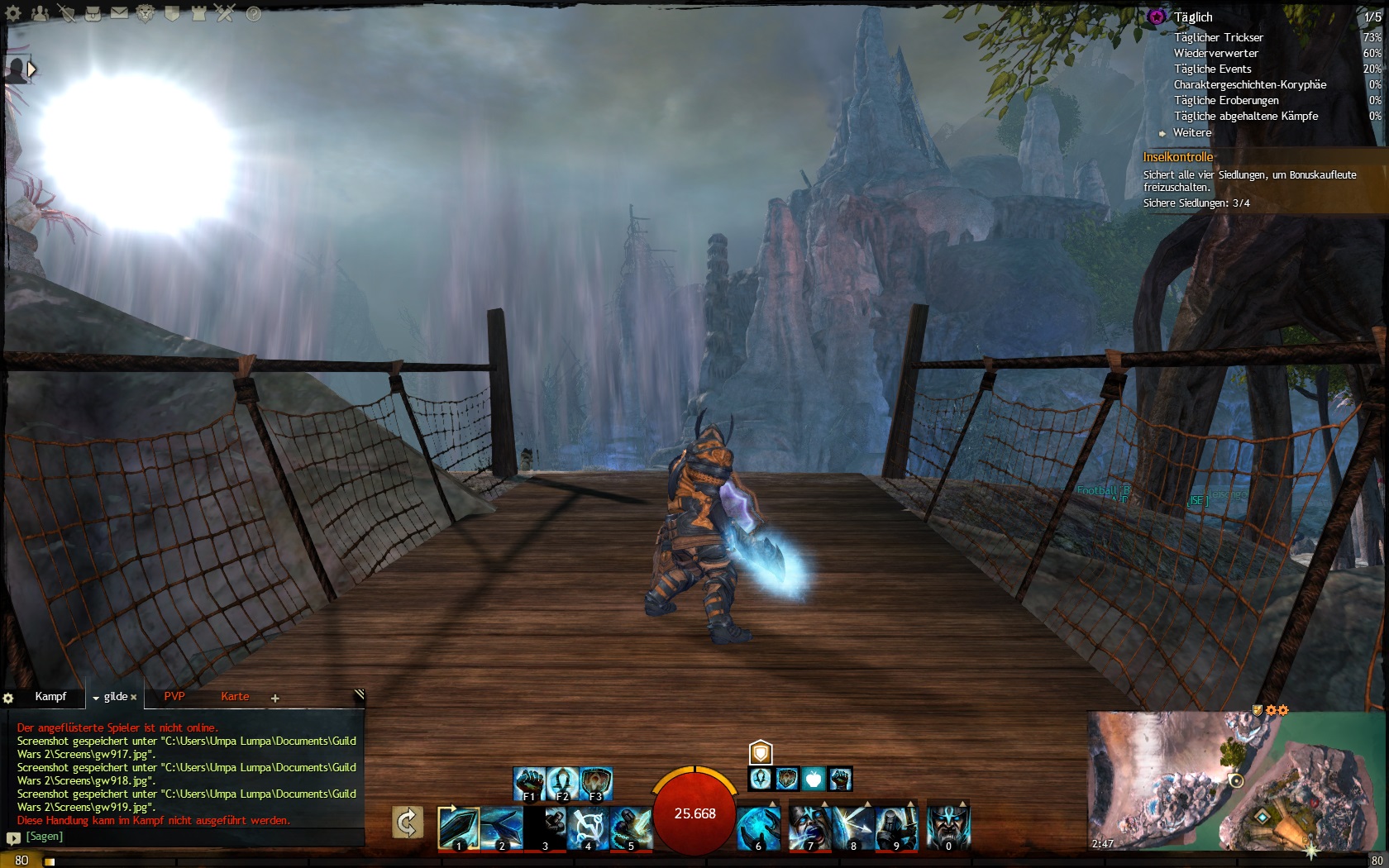The height and width of the screenshot is (868, 1389).
Task: Switch to the Kampf chat tab
Action: point(50,697)
